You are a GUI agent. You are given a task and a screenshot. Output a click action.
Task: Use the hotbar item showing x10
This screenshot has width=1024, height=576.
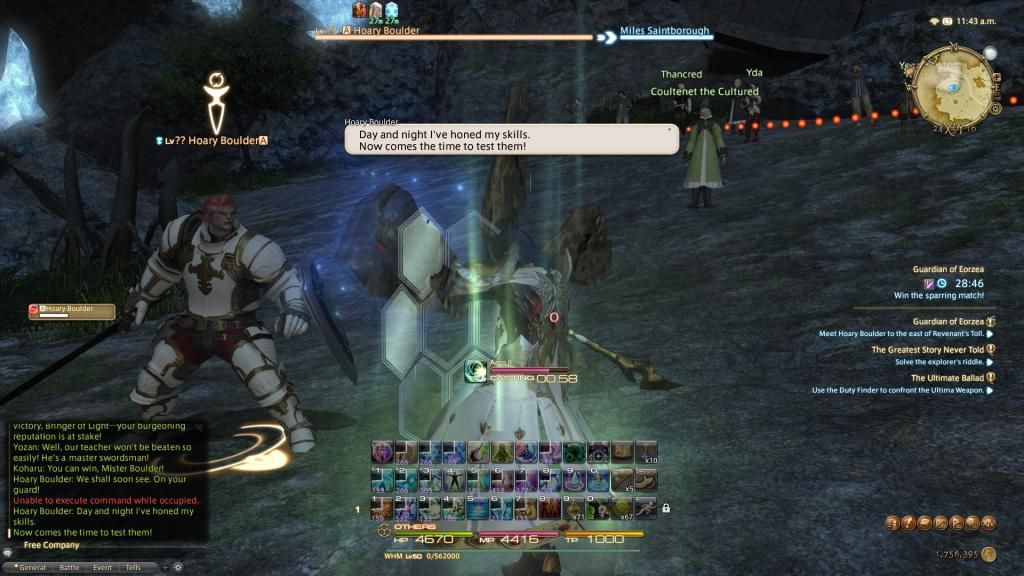click(x=647, y=452)
